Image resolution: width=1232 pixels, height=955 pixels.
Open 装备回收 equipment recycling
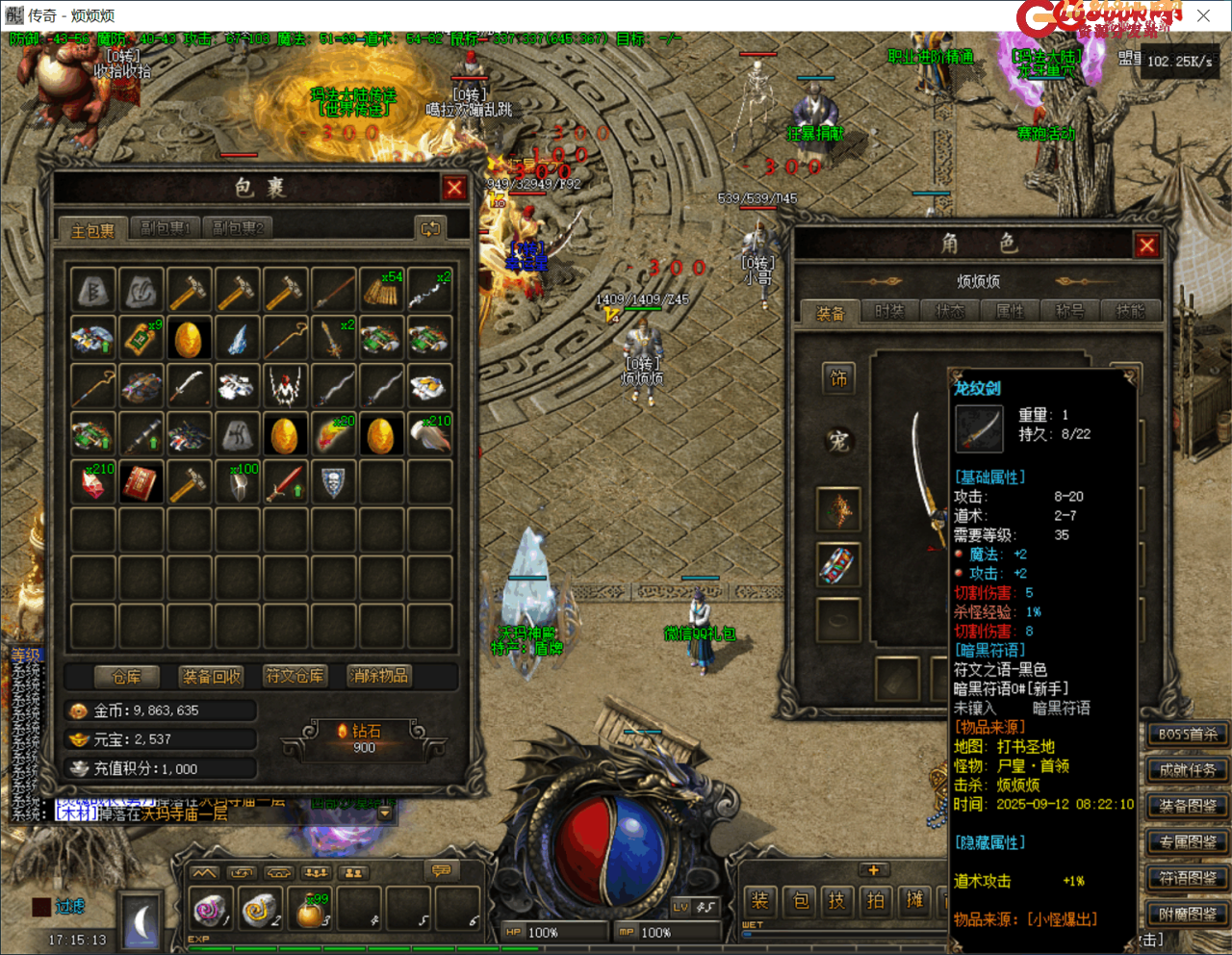pos(212,677)
